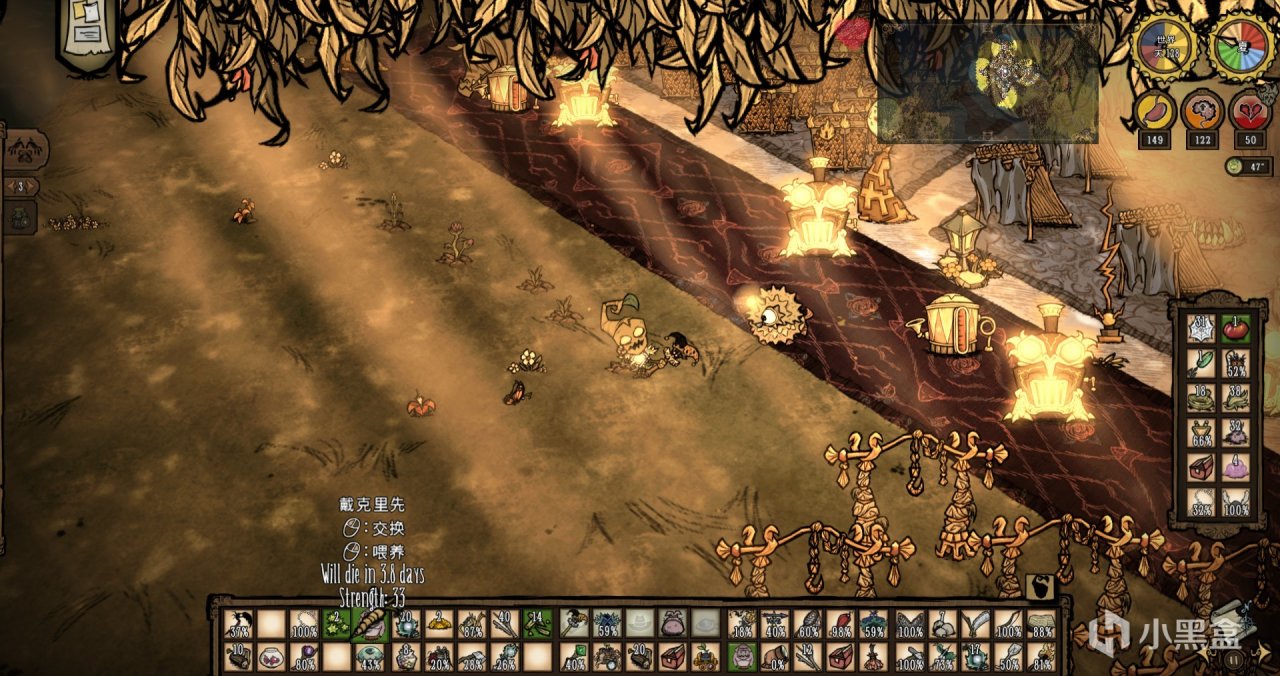The width and height of the screenshot is (1280, 676).
Task: Pick the bug net at 60%
Action: point(808,624)
